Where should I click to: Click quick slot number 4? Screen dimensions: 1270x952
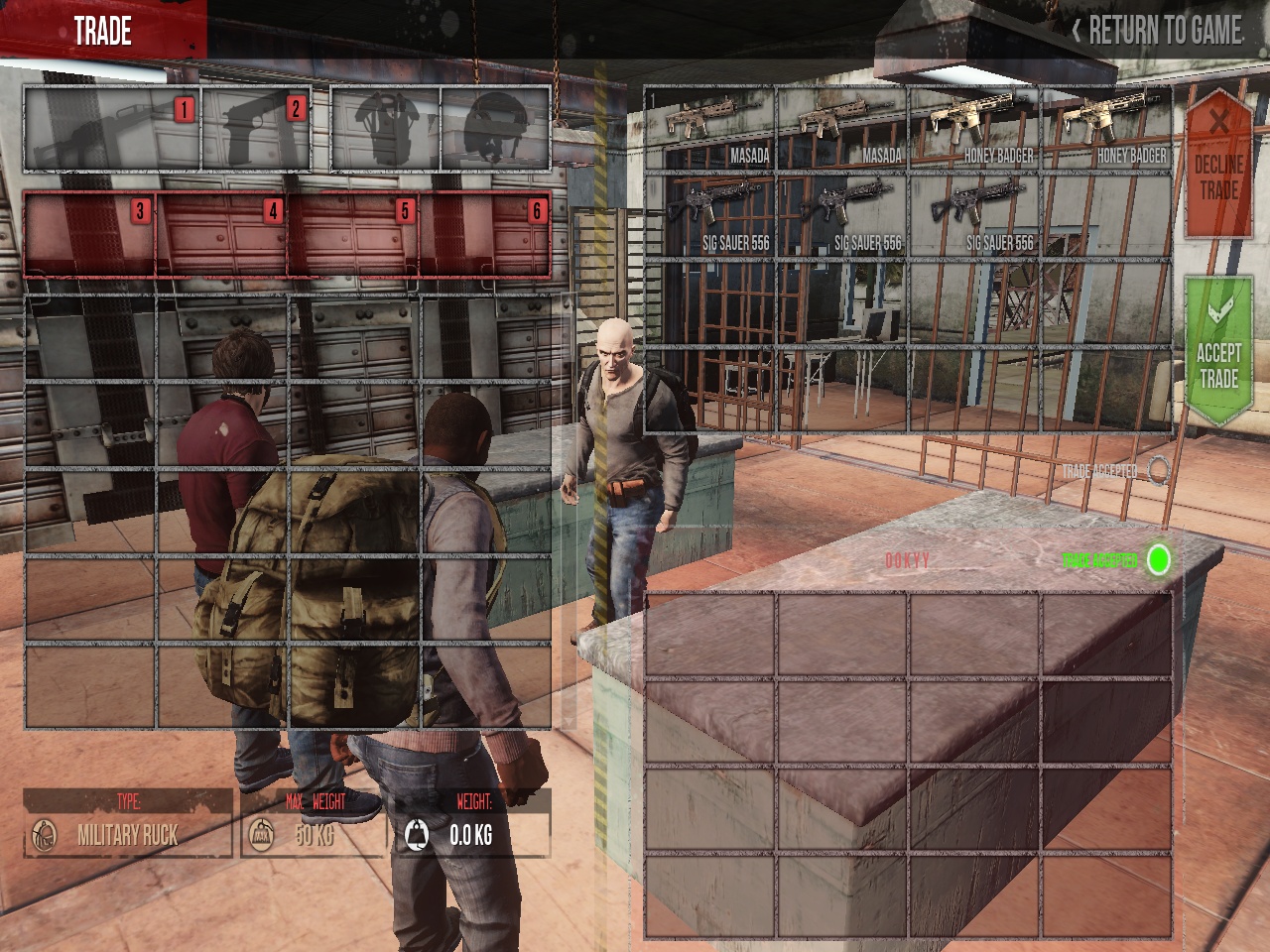pyautogui.click(x=221, y=235)
